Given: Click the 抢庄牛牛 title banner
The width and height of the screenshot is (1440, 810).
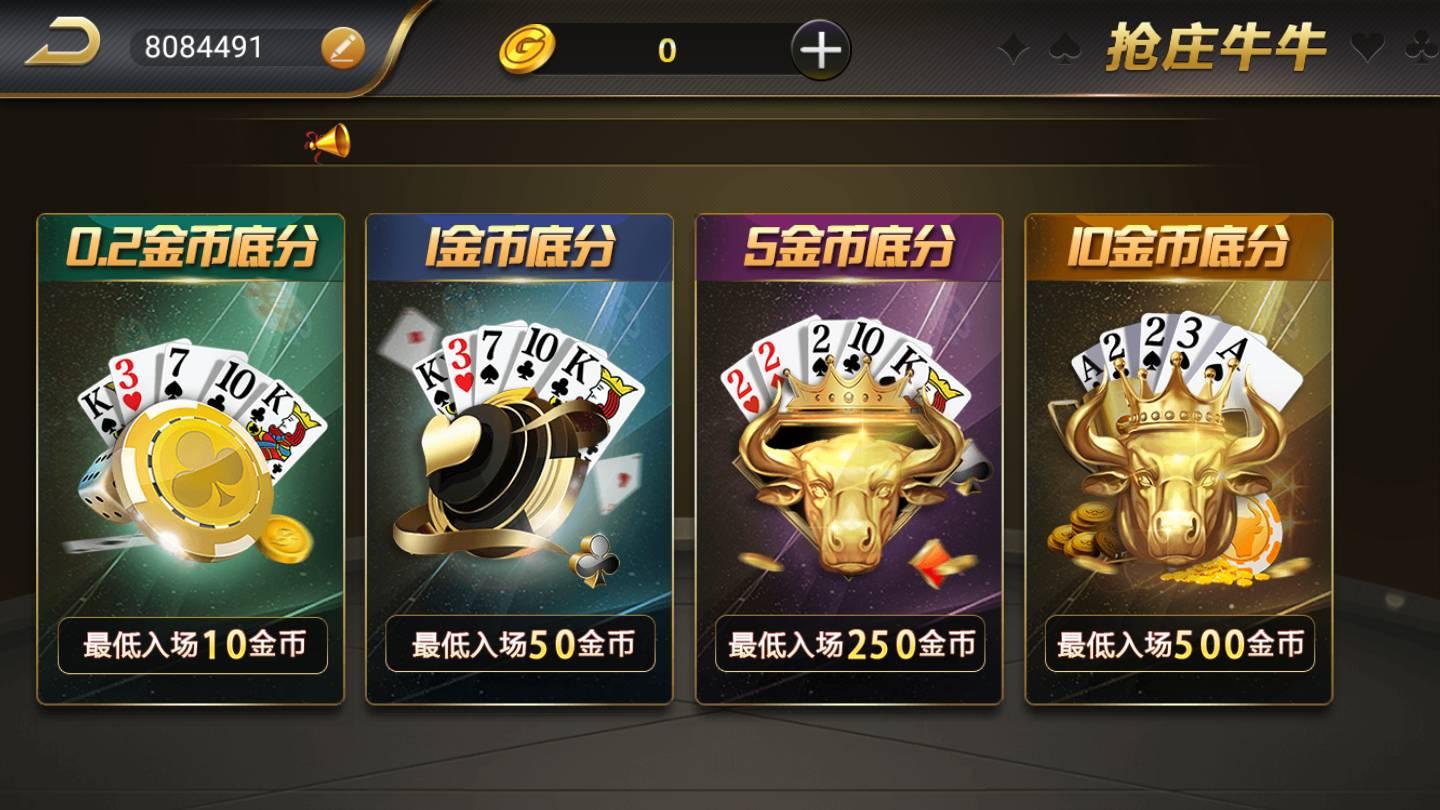Looking at the screenshot, I should pyautogui.click(x=1216, y=46).
